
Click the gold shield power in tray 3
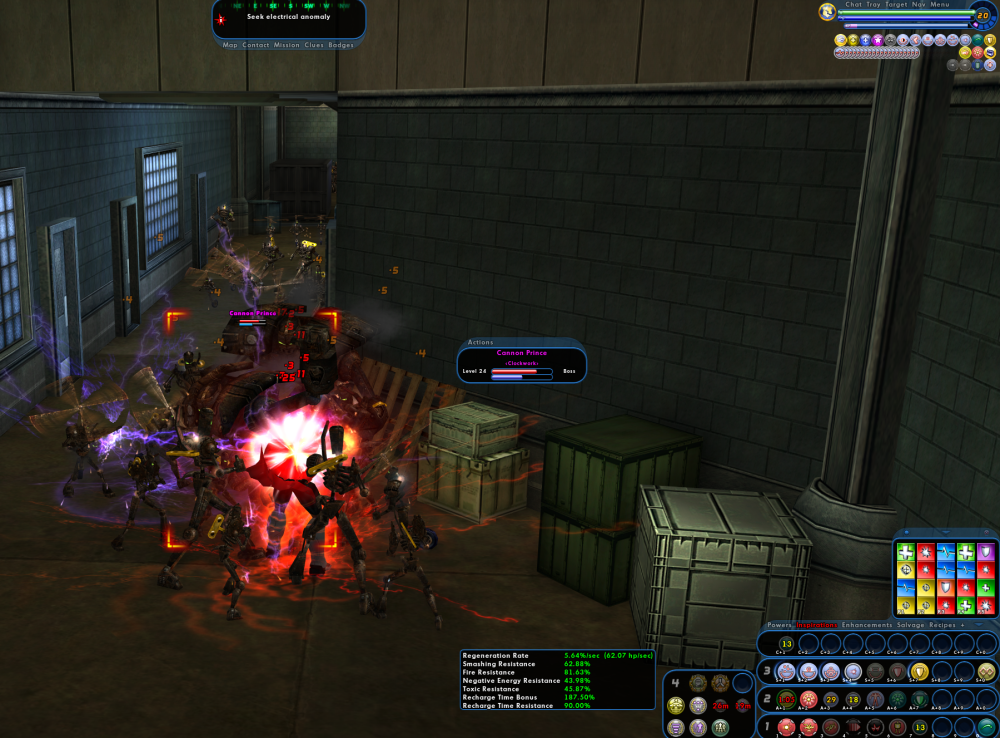[x=920, y=671]
